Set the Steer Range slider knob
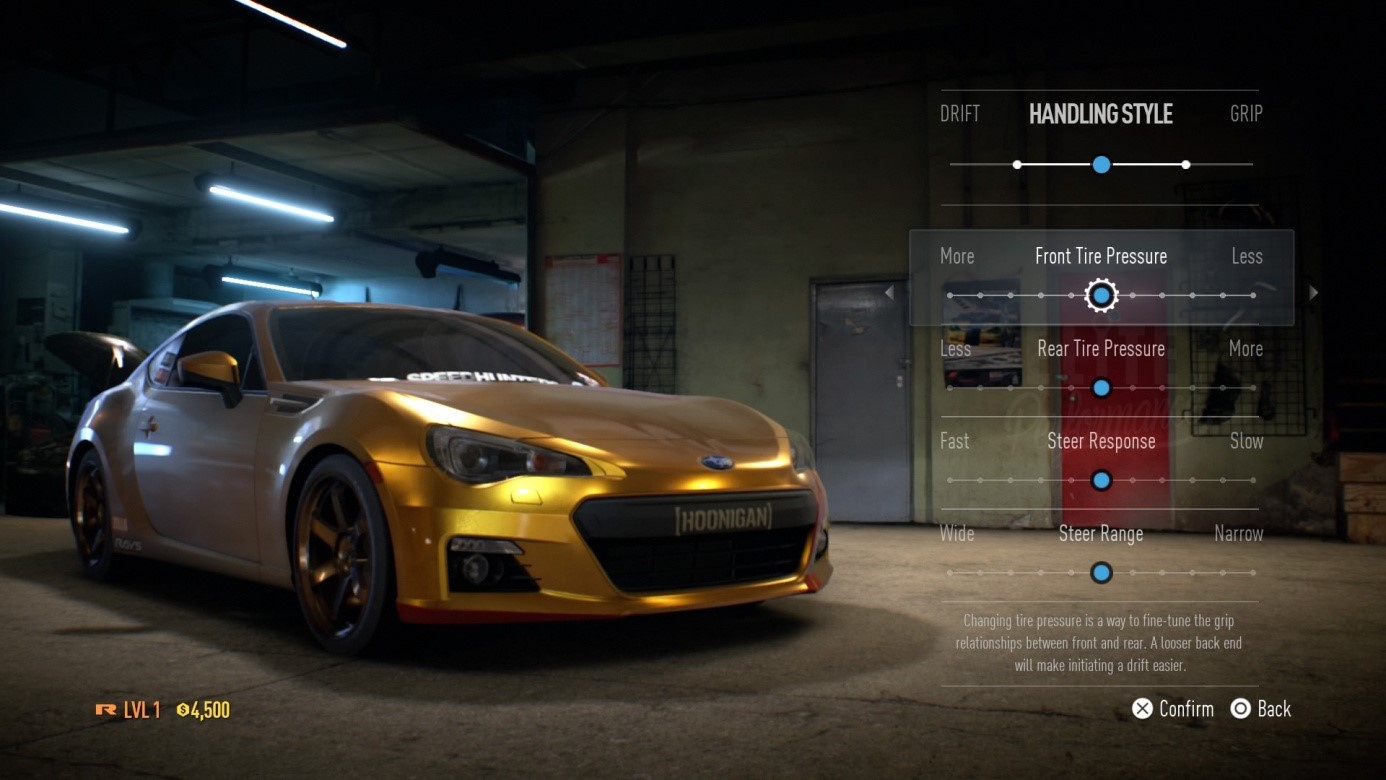This screenshot has height=780, width=1386. point(1101,573)
